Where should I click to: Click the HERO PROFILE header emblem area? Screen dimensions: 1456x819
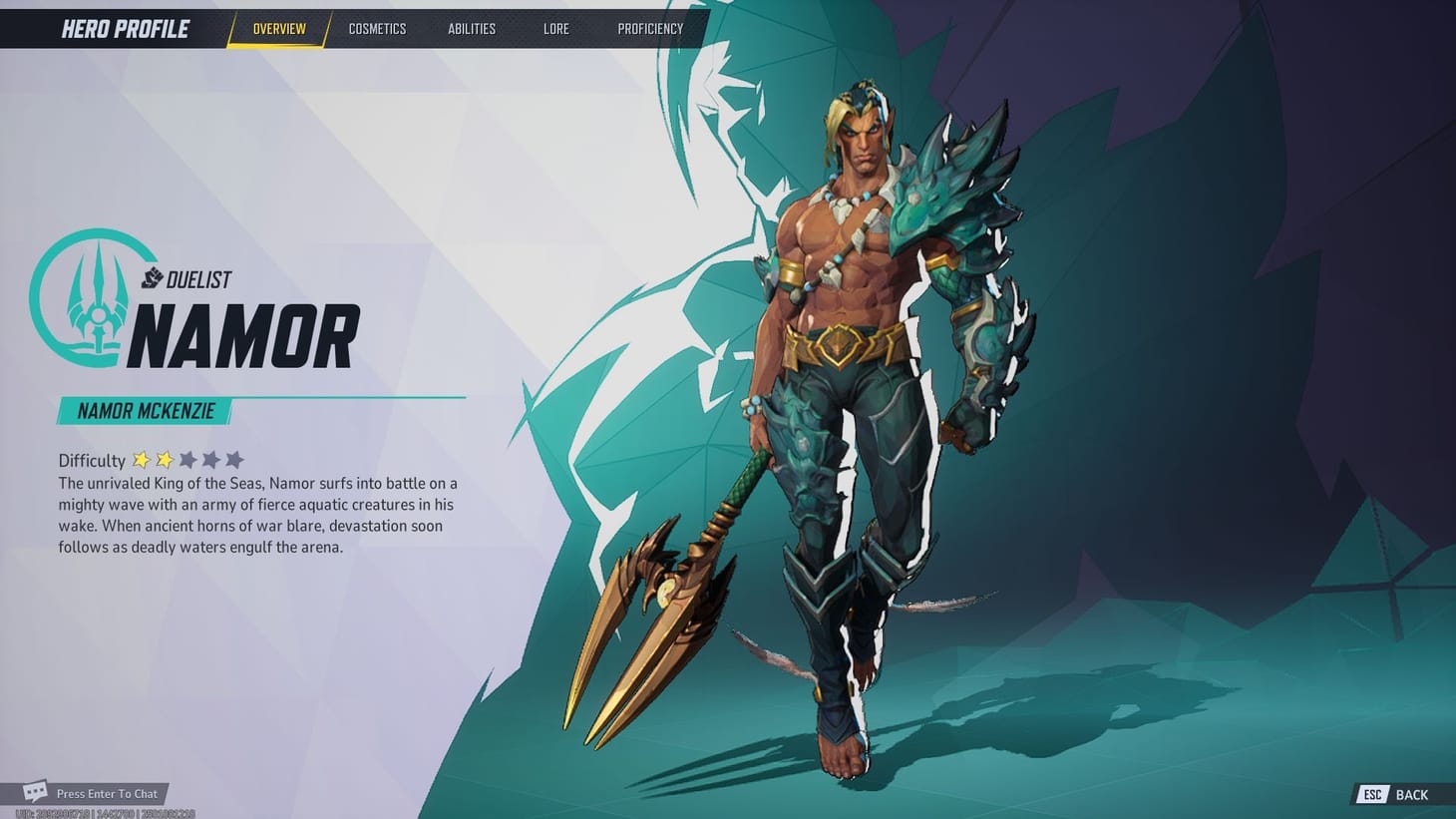124,28
